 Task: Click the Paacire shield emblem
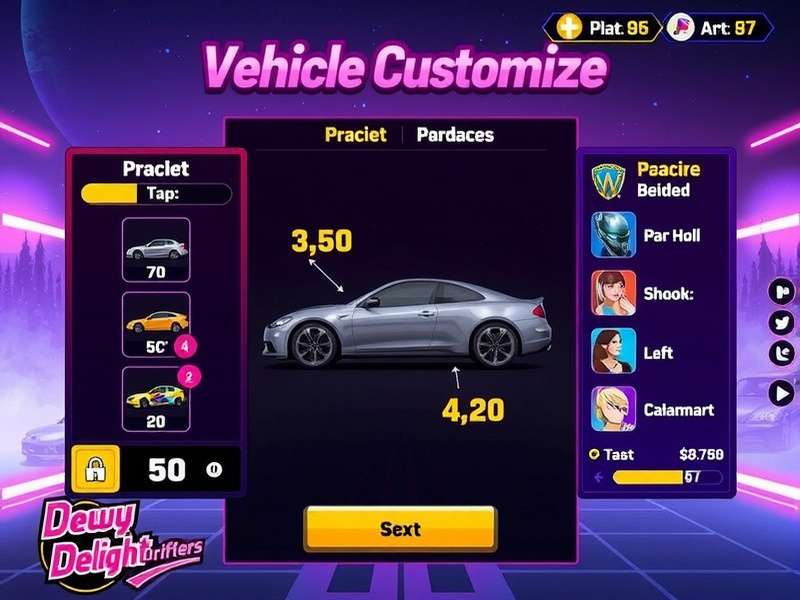point(608,179)
